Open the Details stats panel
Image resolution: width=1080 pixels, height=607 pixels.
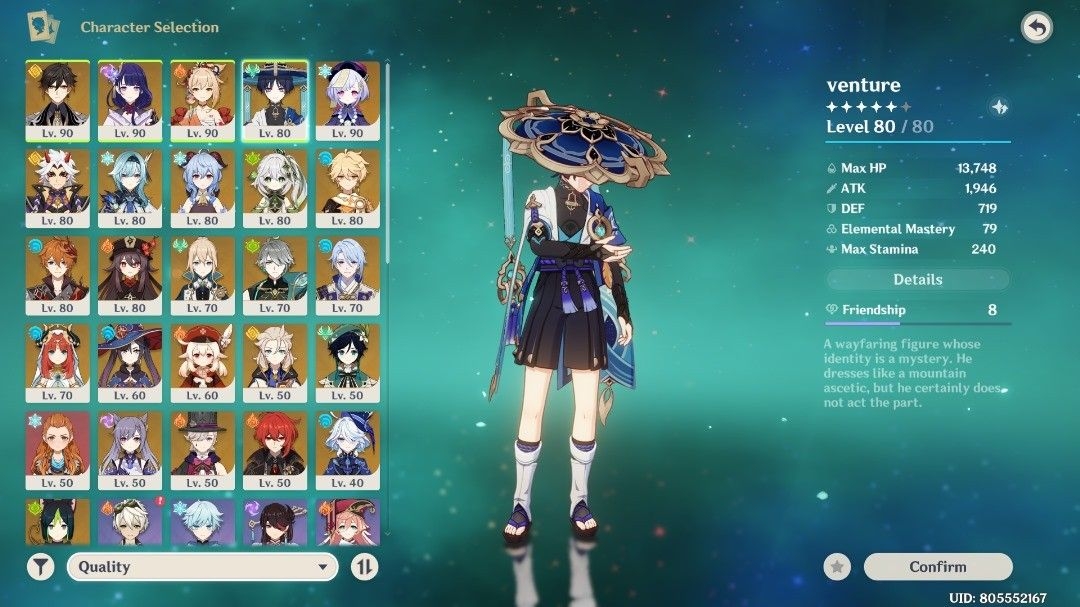(917, 280)
